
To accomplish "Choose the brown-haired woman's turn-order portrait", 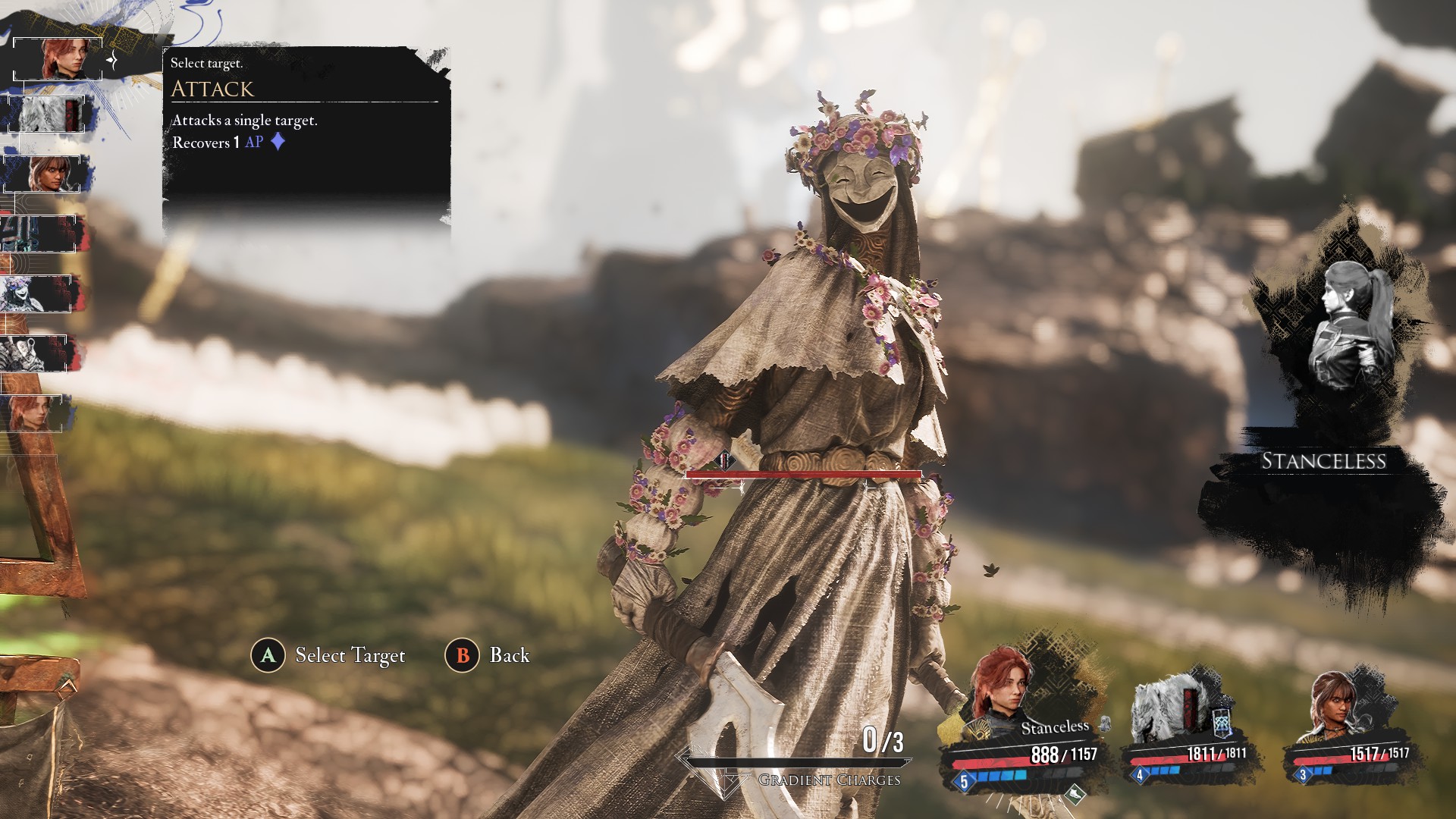I will 47,174.
